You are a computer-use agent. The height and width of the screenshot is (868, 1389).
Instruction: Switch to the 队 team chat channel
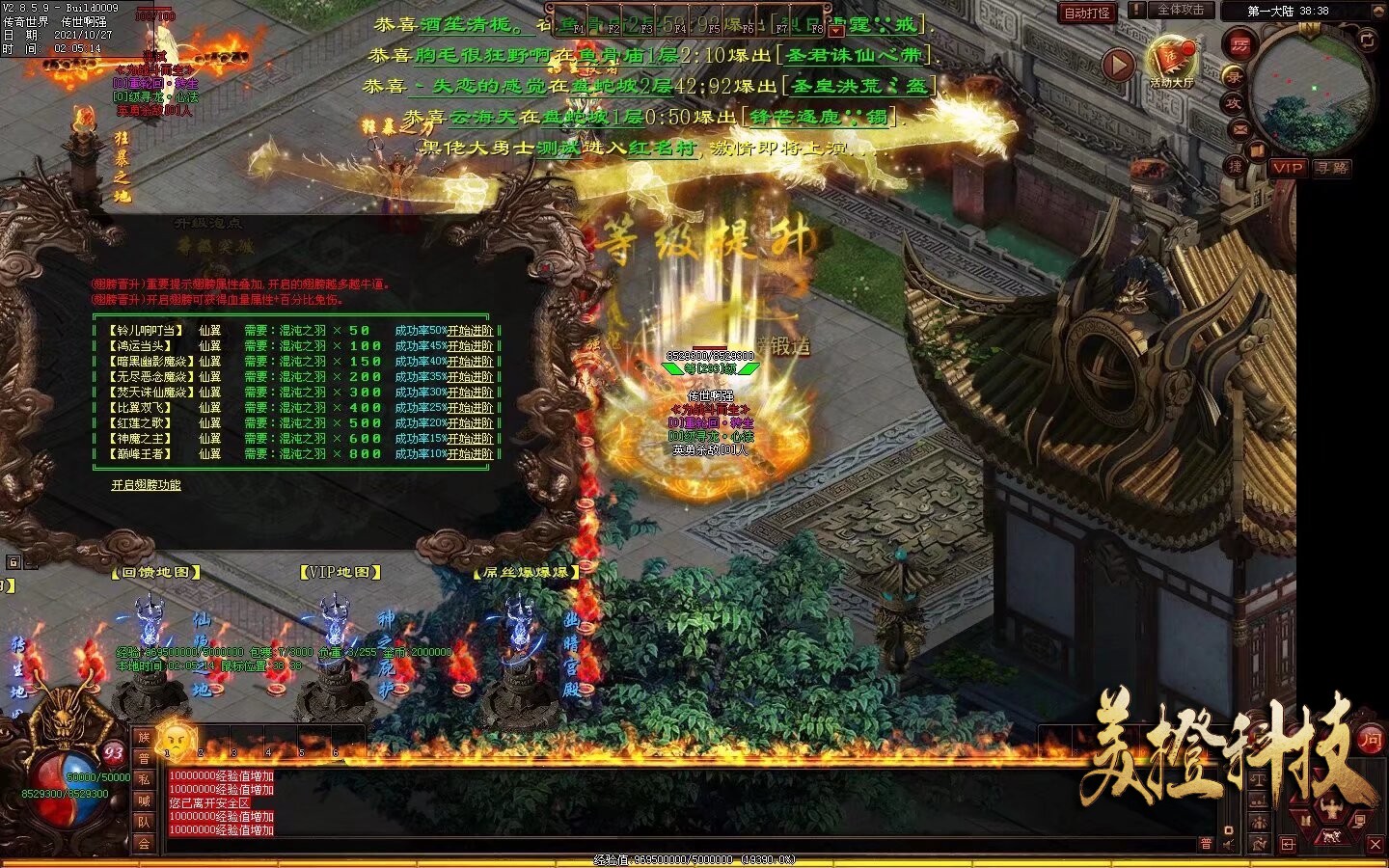(x=144, y=822)
